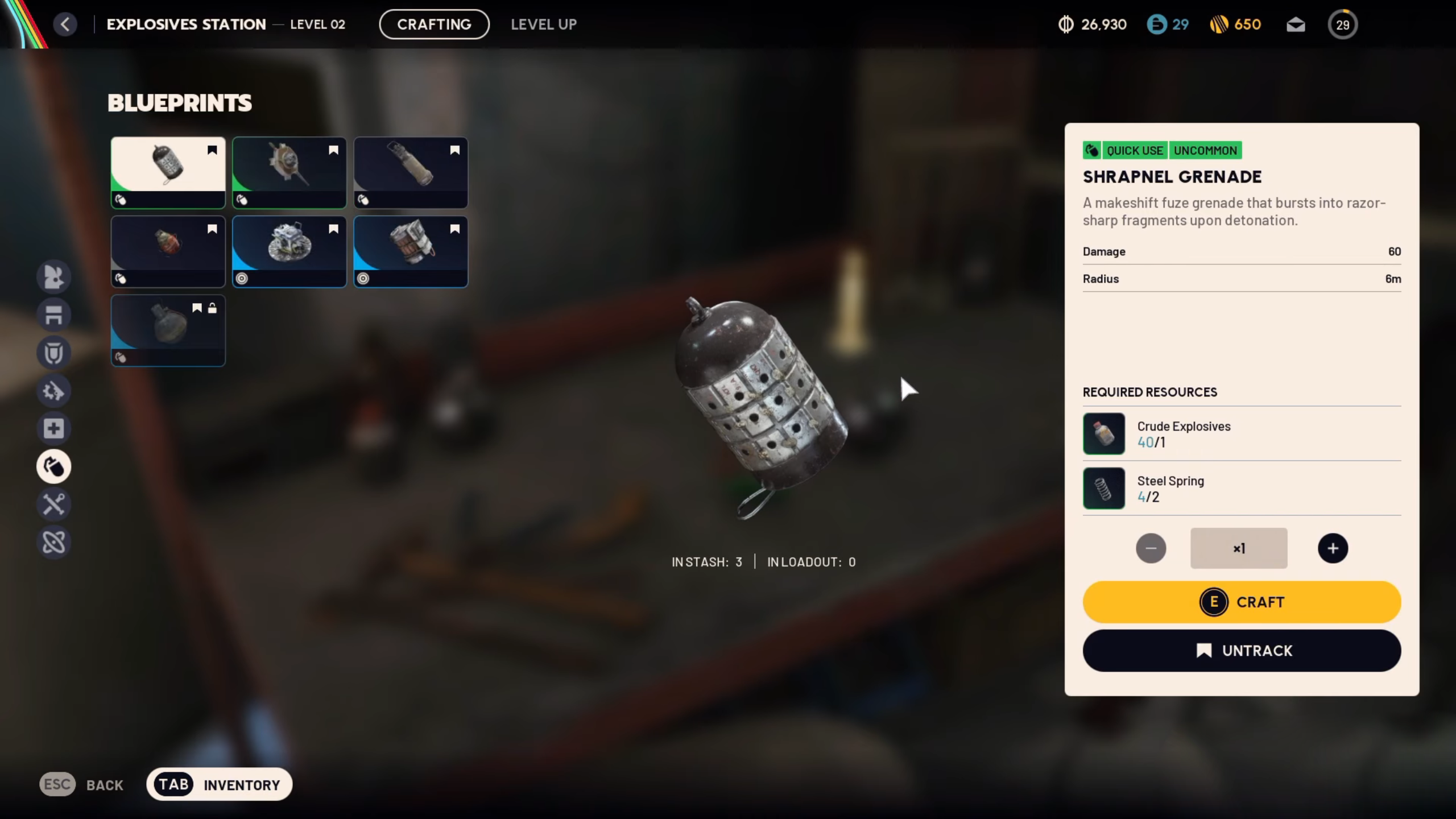Open the tools category icon in the sidebar
1456x819 pixels.
coord(54,504)
